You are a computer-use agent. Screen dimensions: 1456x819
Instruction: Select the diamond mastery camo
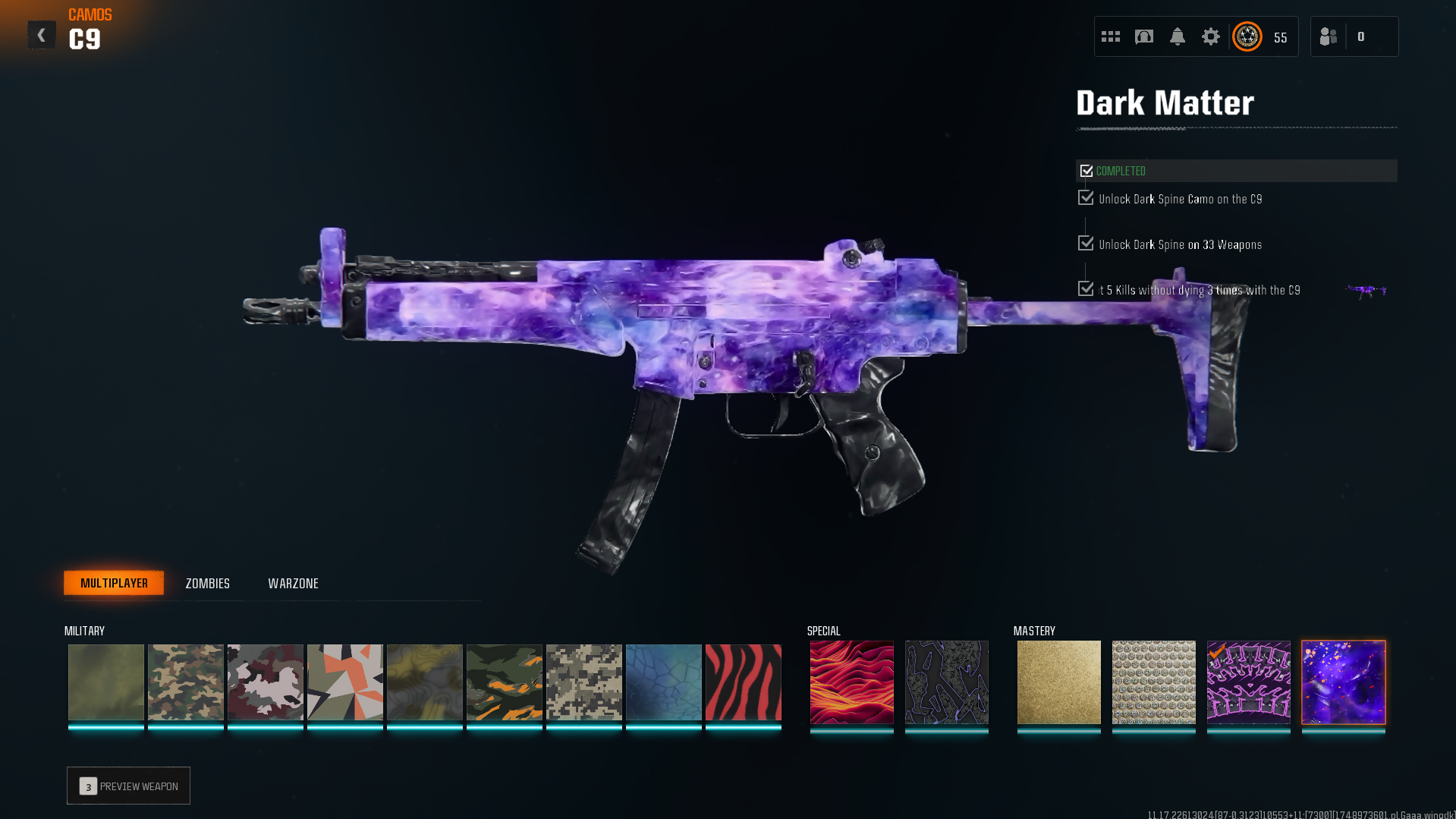[x=1153, y=682]
